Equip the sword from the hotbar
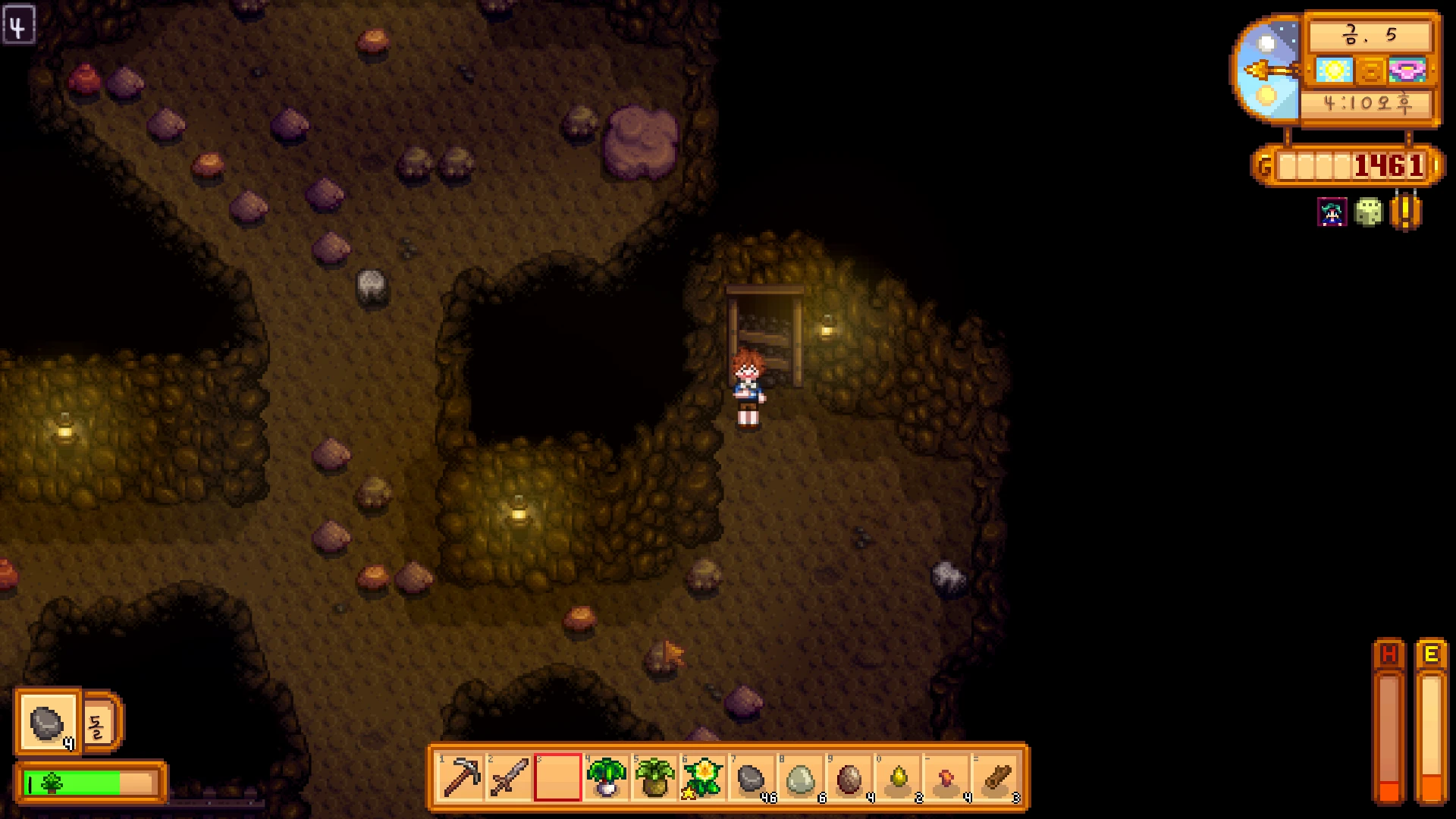1456x819 pixels. pos(510,777)
